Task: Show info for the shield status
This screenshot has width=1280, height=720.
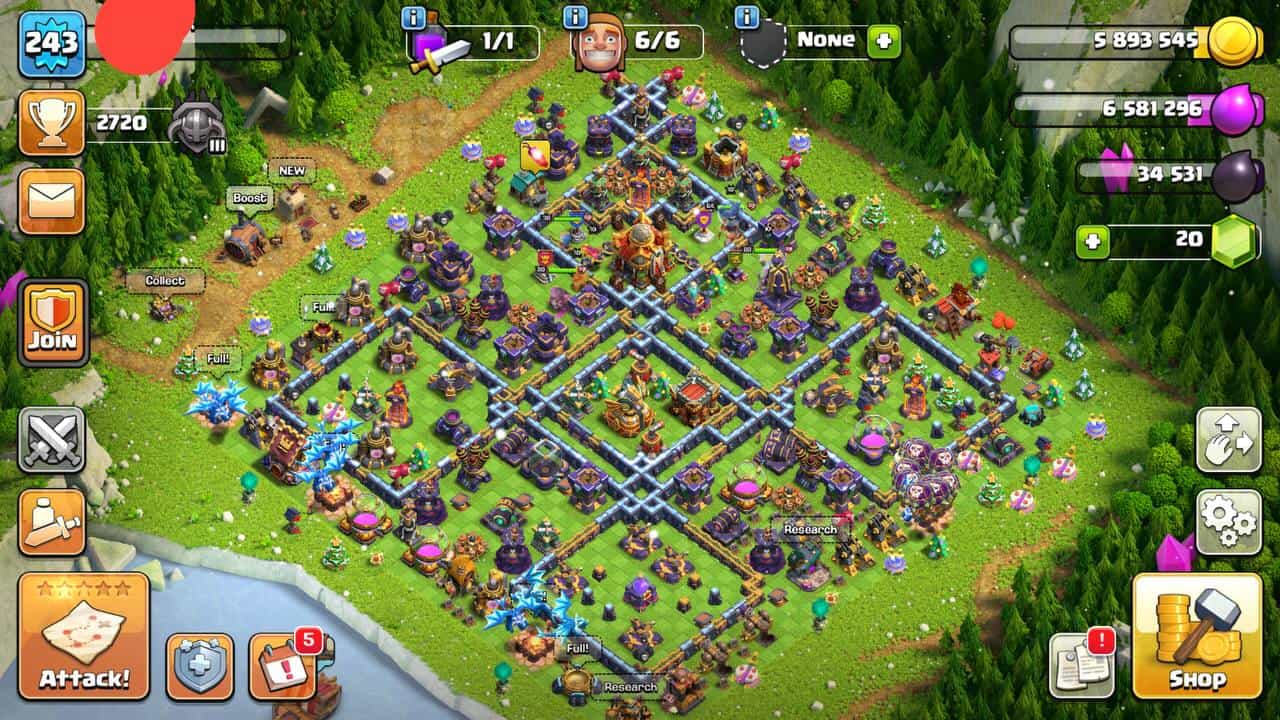Action: (x=746, y=17)
